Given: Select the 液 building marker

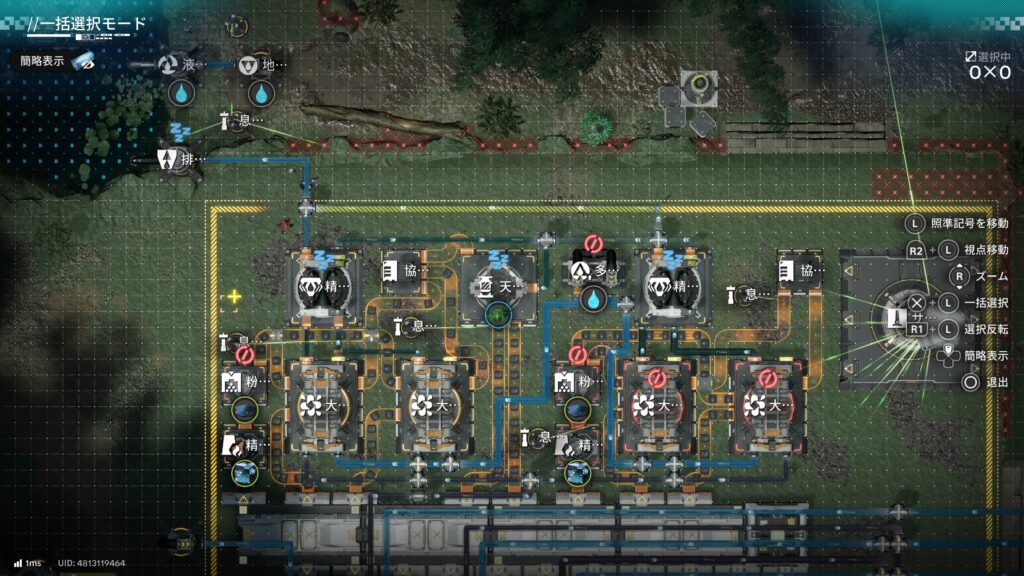Looking at the screenshot, I should 168,66.
